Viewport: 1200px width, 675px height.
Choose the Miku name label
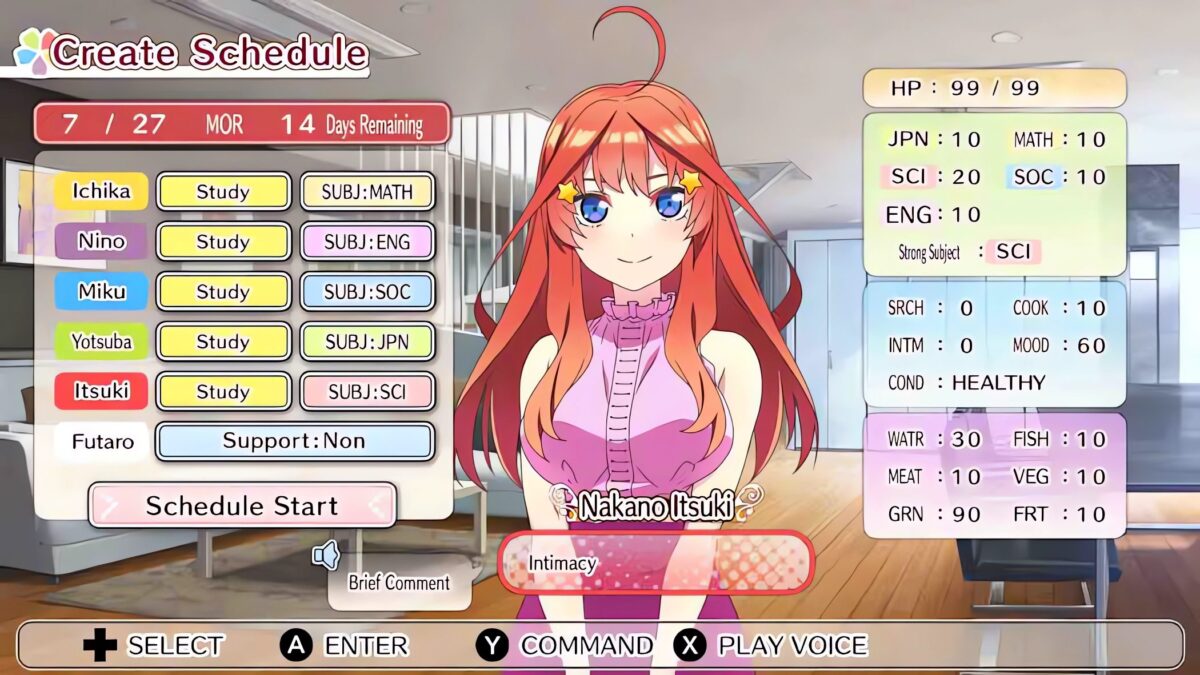click(101, 291)
